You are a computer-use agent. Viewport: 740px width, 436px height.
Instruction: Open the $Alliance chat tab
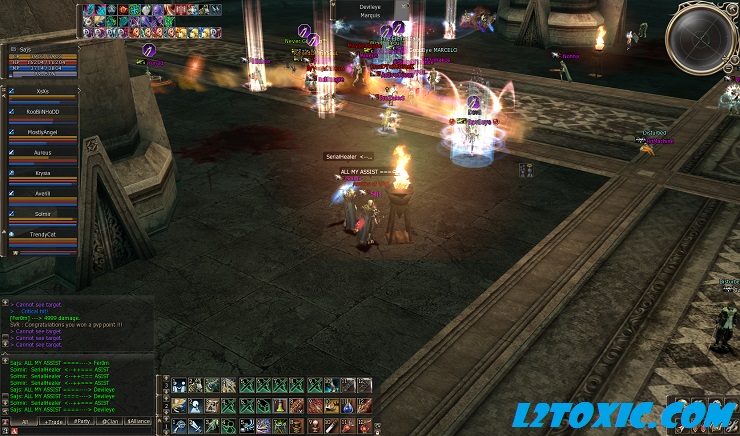coord(139,422)
